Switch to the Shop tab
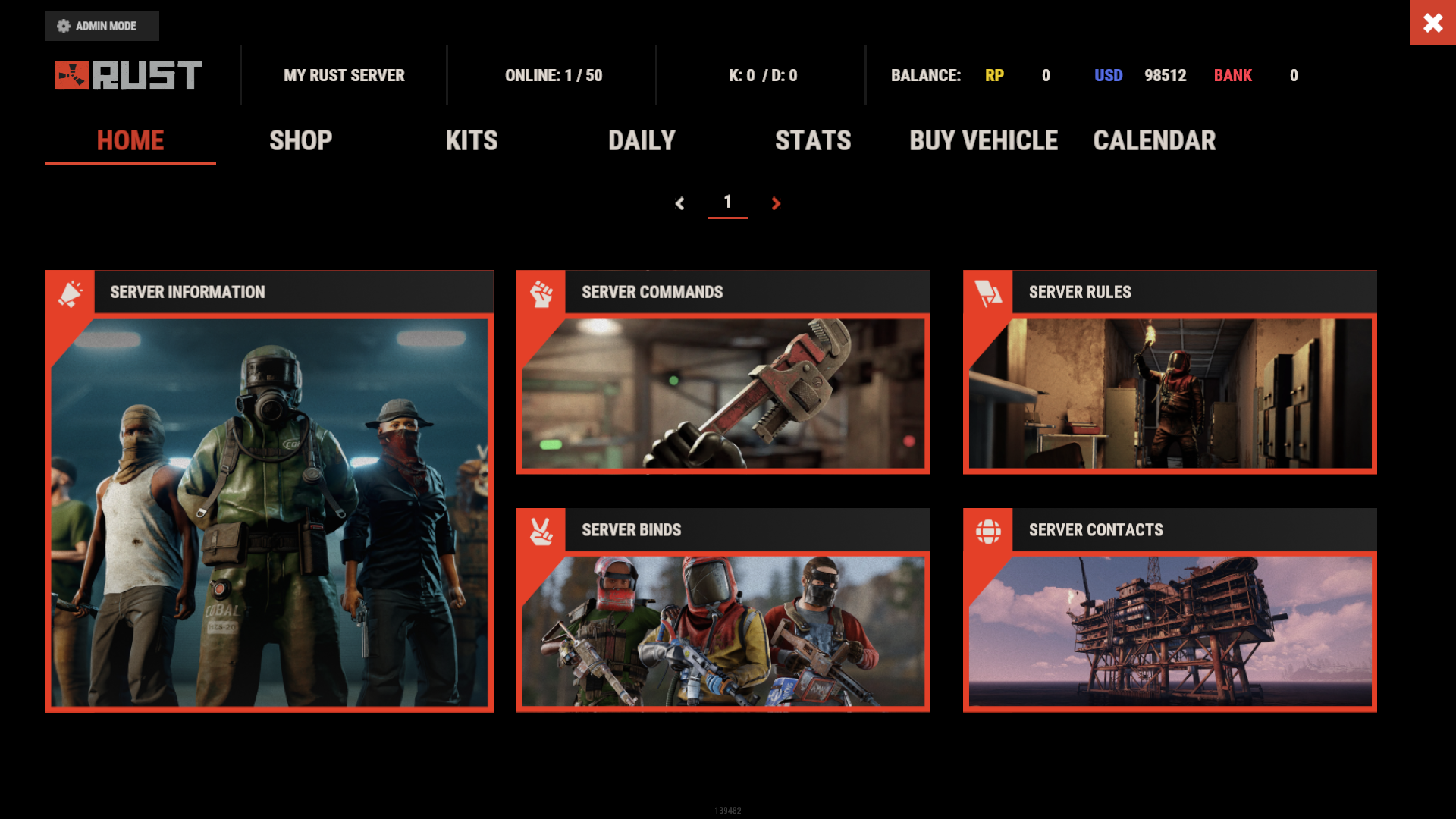This screenshot has width=1456, height=819. pyautogui.click(x=301, y=140)
